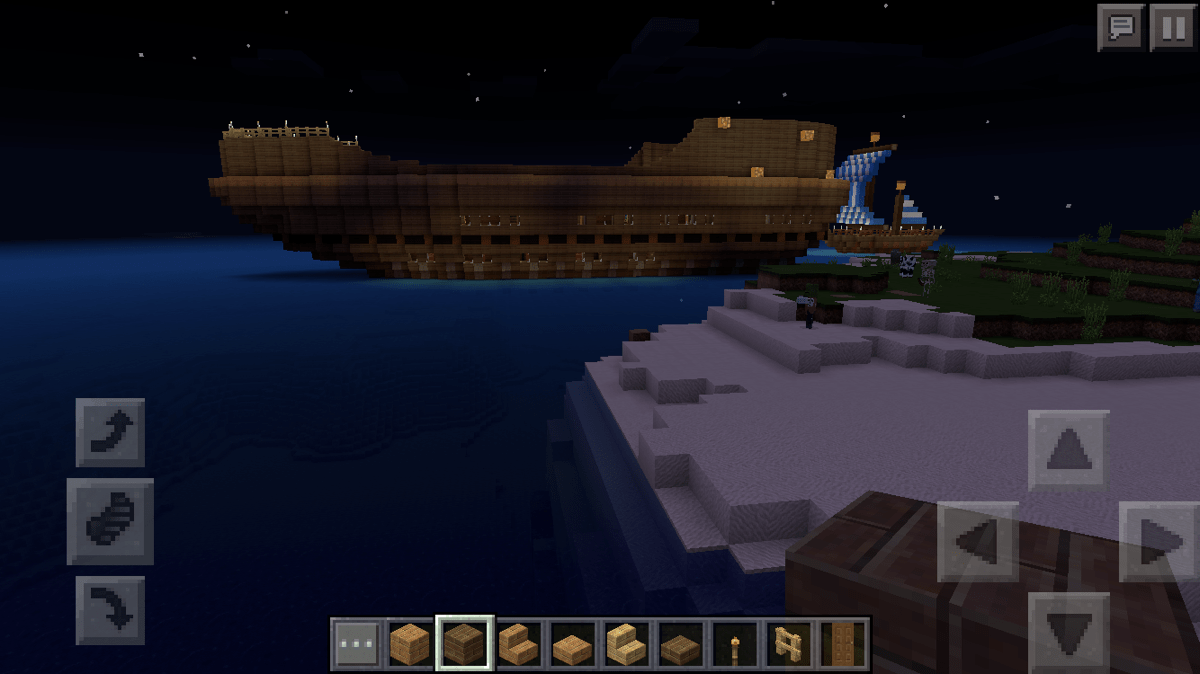Screen dimensions: 1200x674
Task: Strafe right with the right arrow
Action: 1160,542
